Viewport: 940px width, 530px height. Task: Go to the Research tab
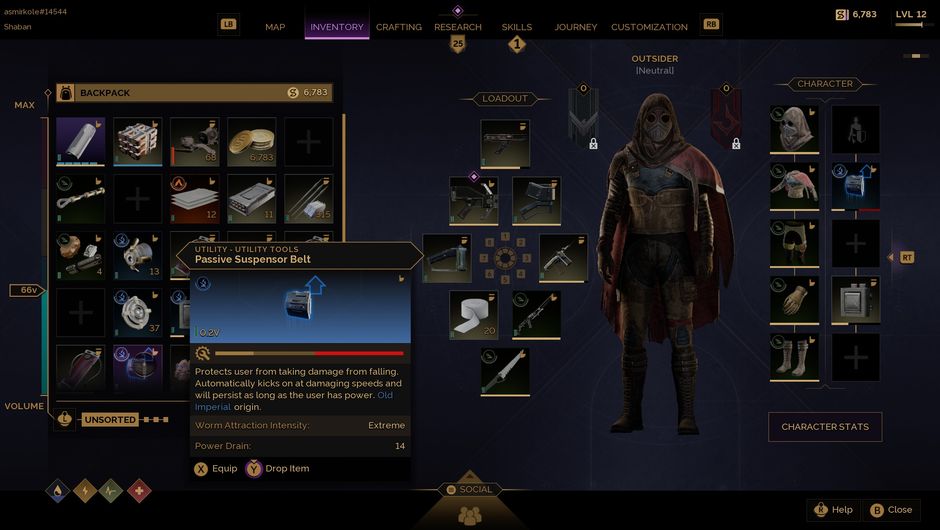click(458, 27)
